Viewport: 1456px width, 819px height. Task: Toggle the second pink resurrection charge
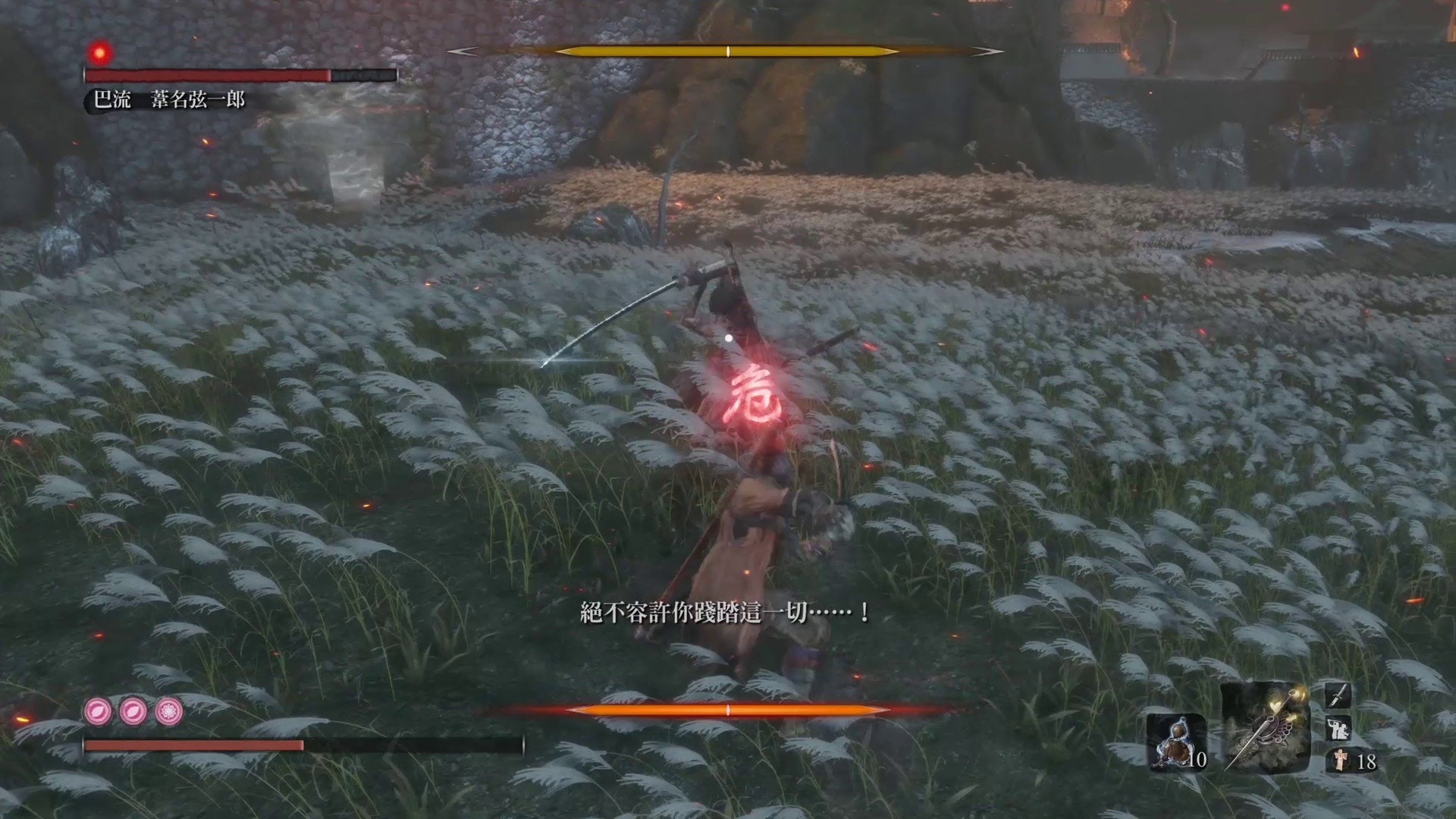(134, 712)
